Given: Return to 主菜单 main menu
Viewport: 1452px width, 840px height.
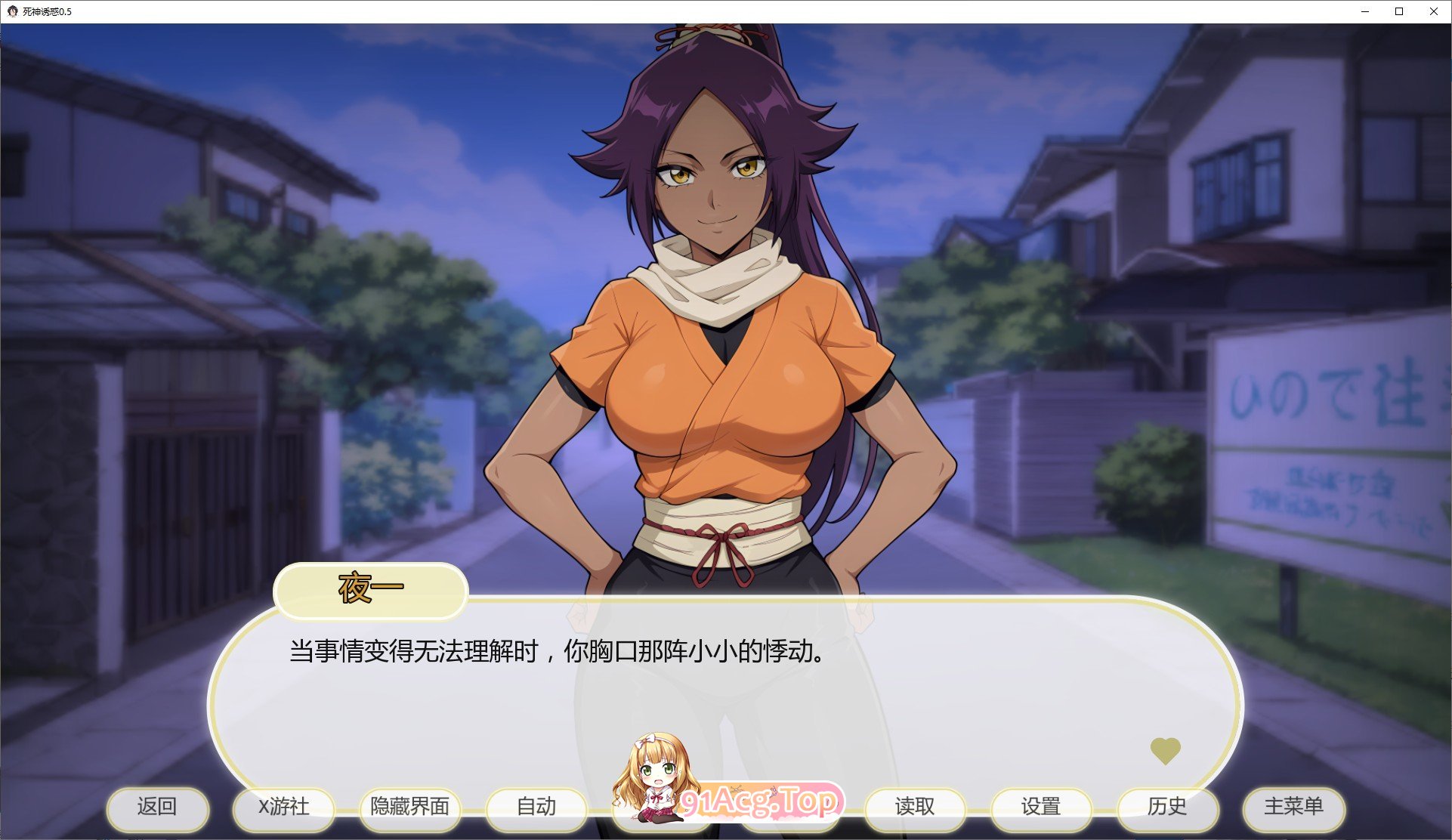Looking at the screenshot, I should (x=1293, y=807).
